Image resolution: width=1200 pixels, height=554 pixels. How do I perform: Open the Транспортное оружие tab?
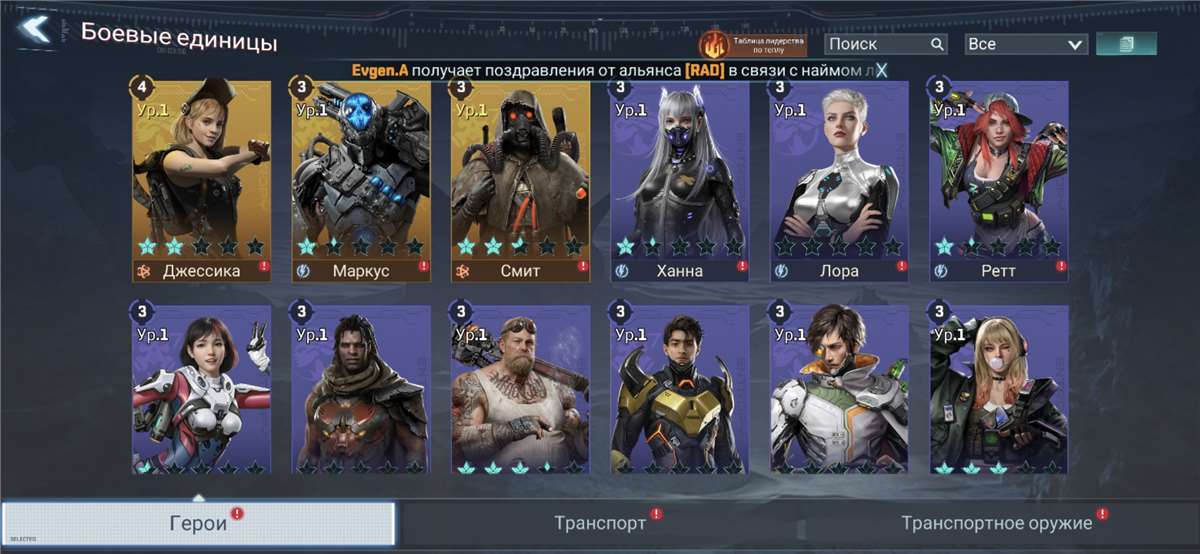pyautogui.click(x=996, y=524)
